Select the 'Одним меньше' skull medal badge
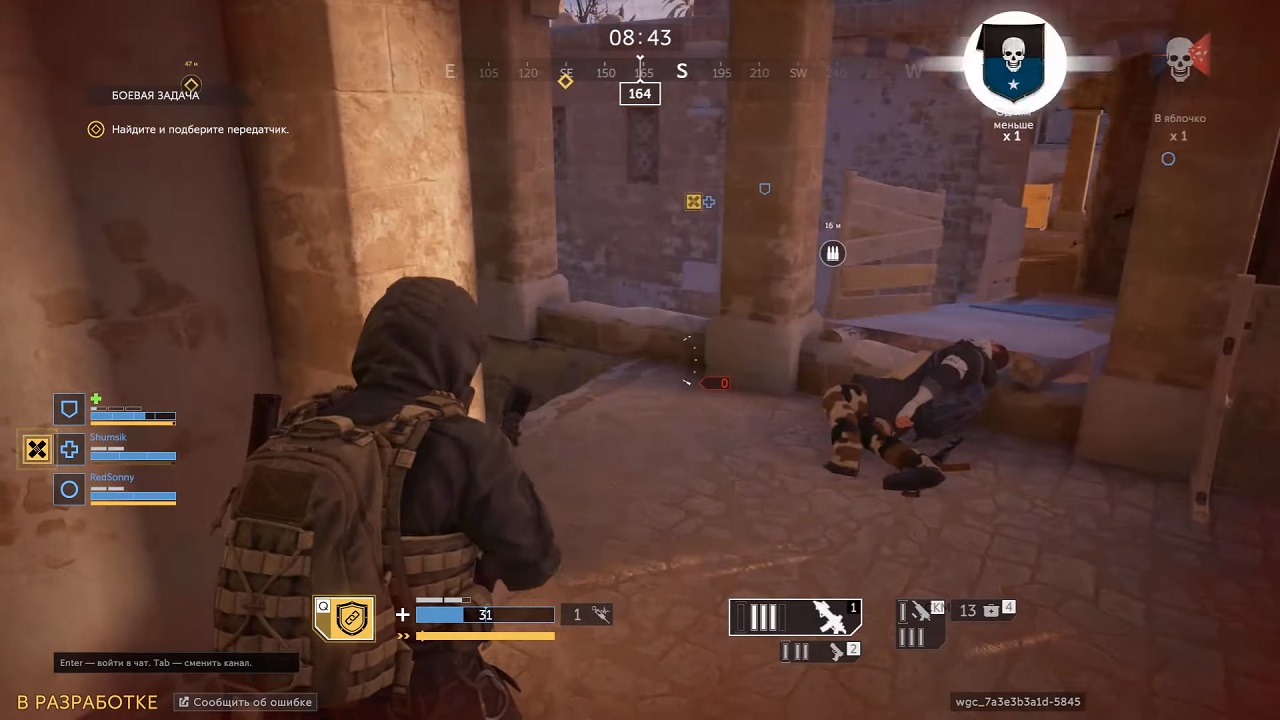The image size is (1280, 720). click(x=1014, y=63)
